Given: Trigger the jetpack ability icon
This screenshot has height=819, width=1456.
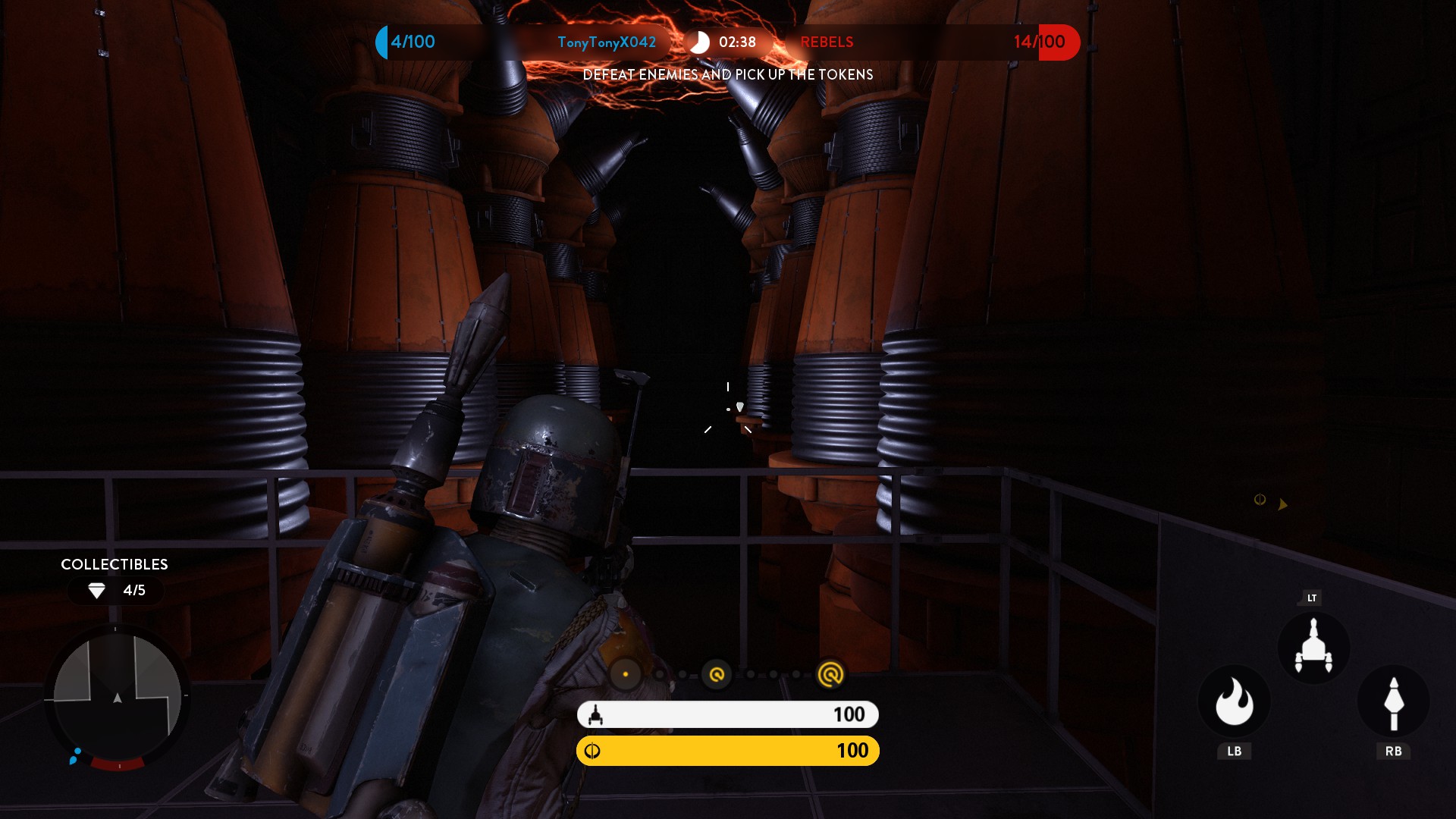Looking at the screenshot, I should (1313, 648).
